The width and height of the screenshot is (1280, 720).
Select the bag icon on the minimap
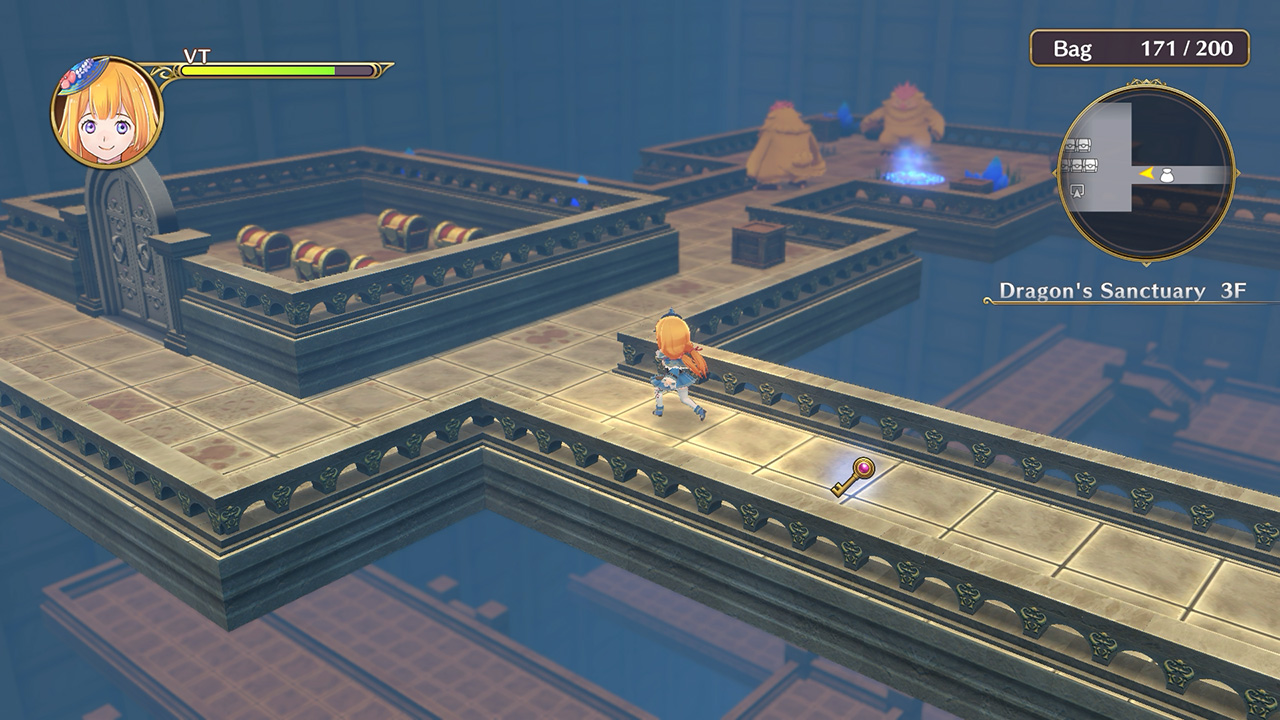point(1166,175)
